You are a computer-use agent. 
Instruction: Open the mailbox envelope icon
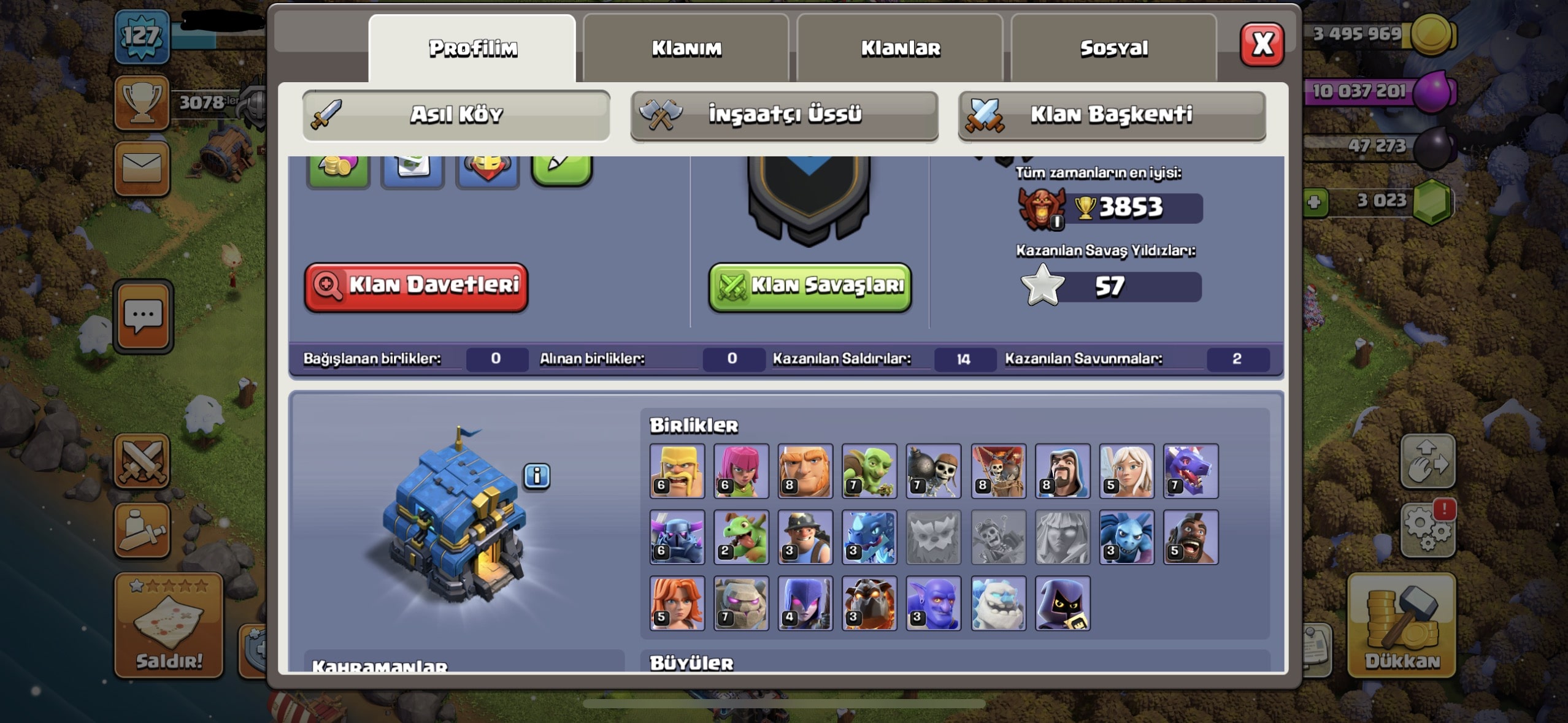(142, 168)
